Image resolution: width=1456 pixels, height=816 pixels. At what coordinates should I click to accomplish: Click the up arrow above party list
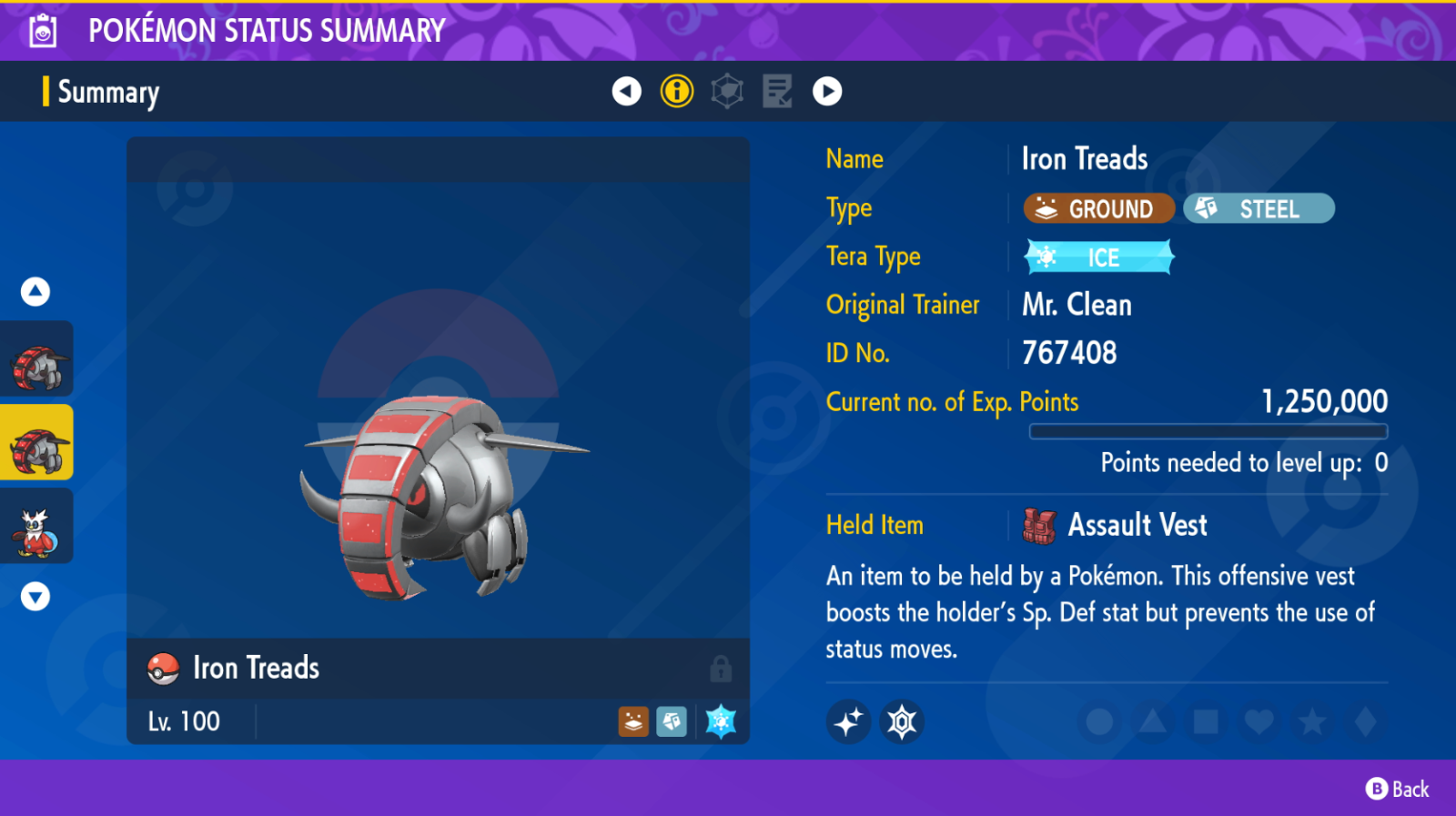(x=35, y=291)
